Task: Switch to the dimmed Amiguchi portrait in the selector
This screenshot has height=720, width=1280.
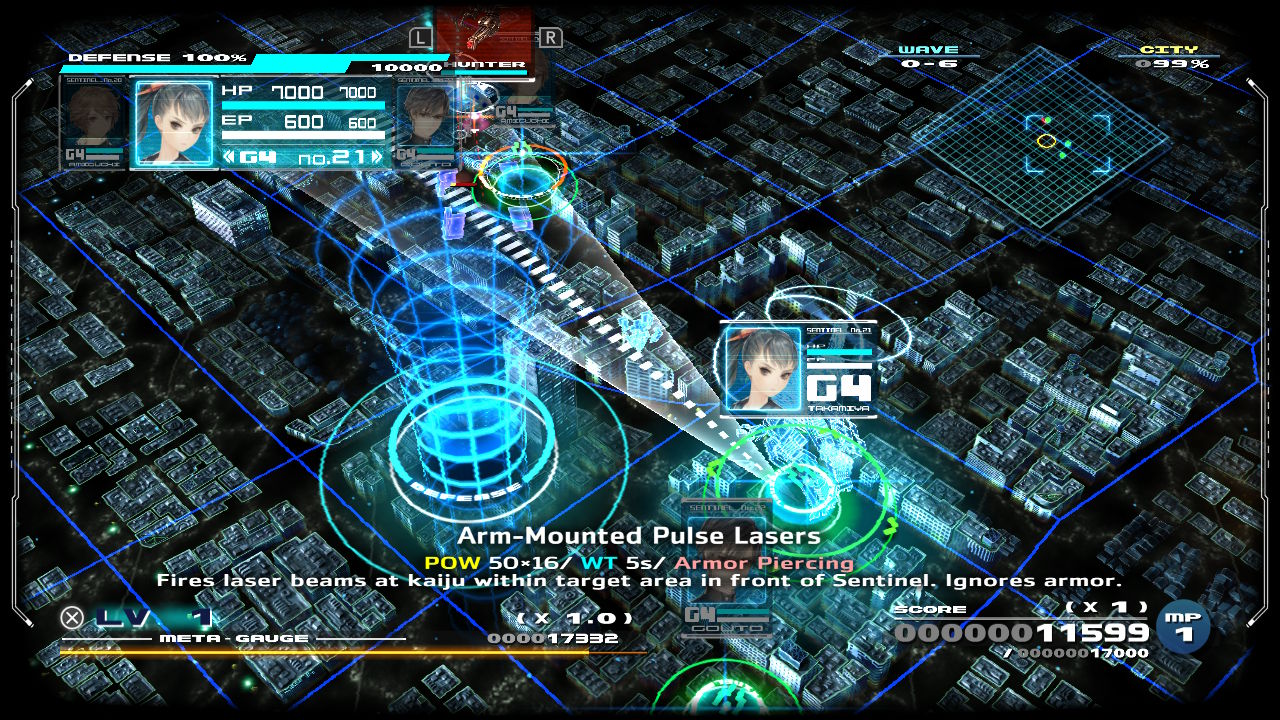Action: point(95,122)
